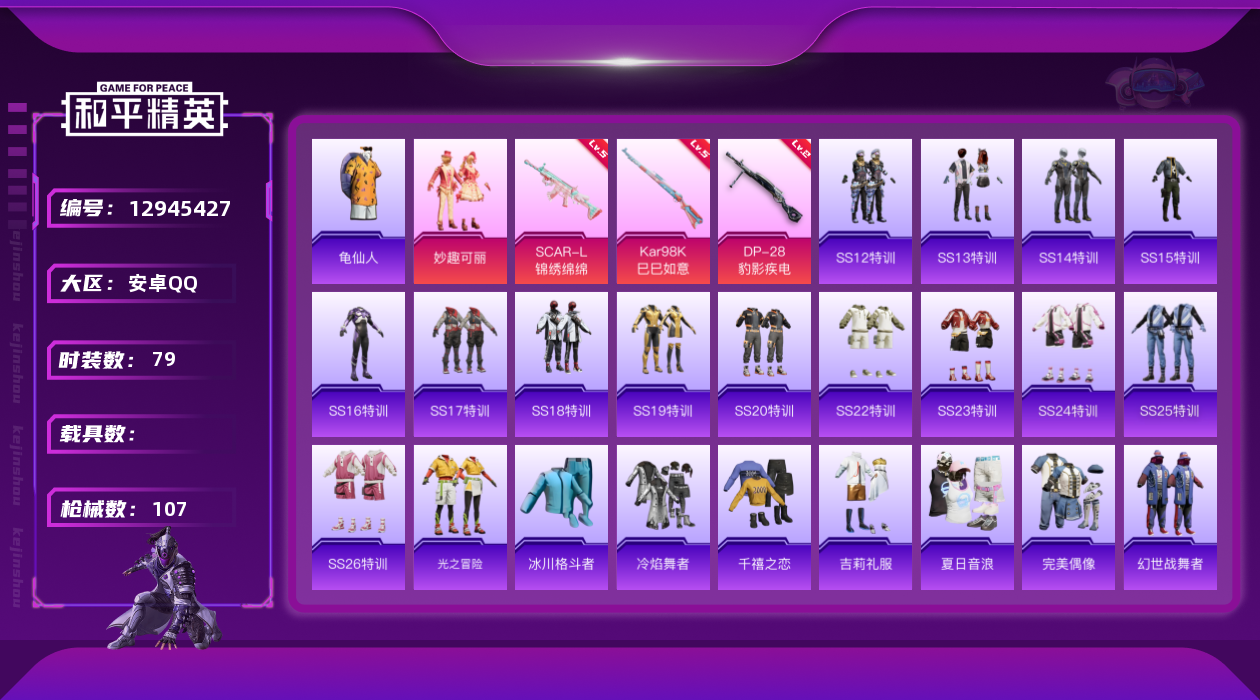Open the 幻世战舞者 outfit card
1260x700 pixels.
(x=1170, y=517)
